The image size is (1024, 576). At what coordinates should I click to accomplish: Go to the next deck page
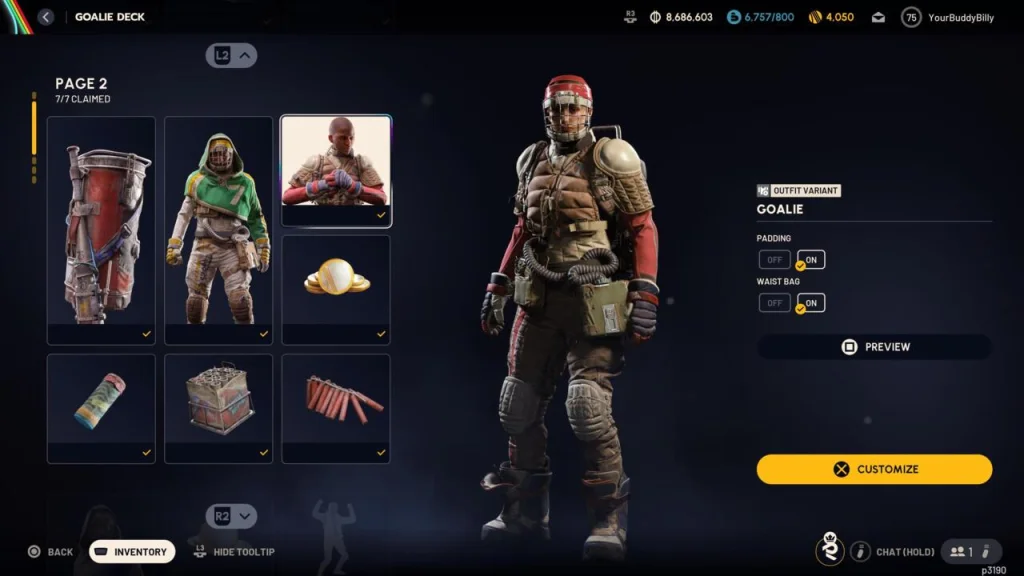click(x=232, y=516)
